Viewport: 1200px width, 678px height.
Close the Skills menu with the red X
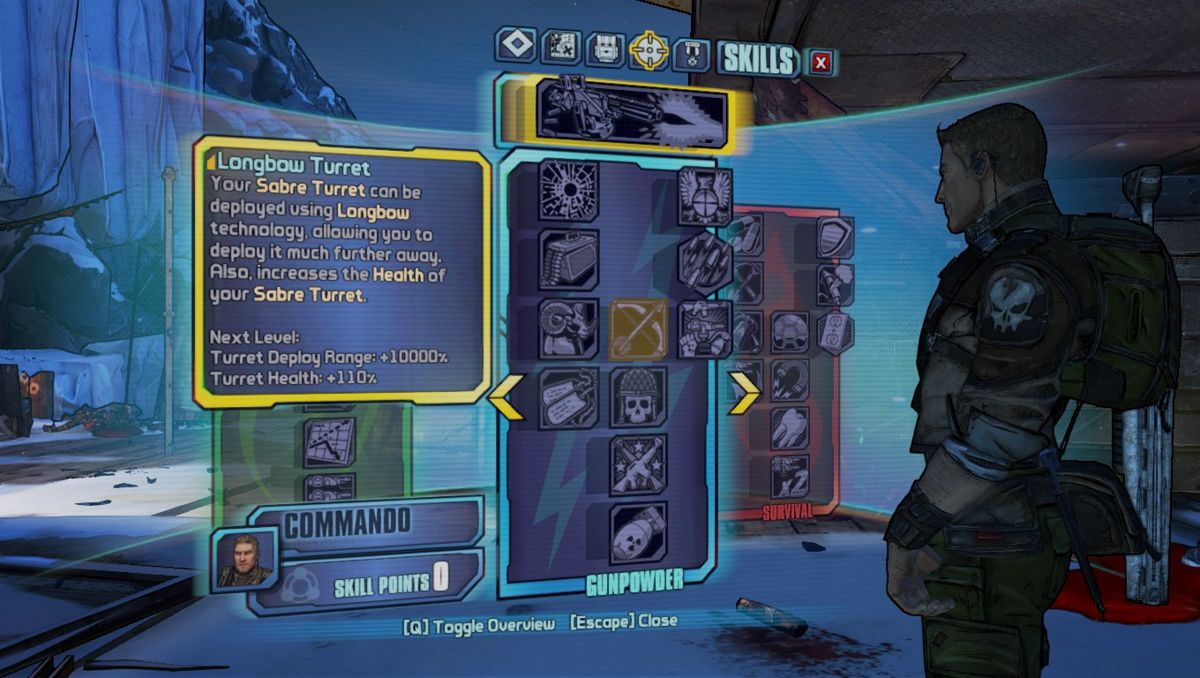point(821,63)
